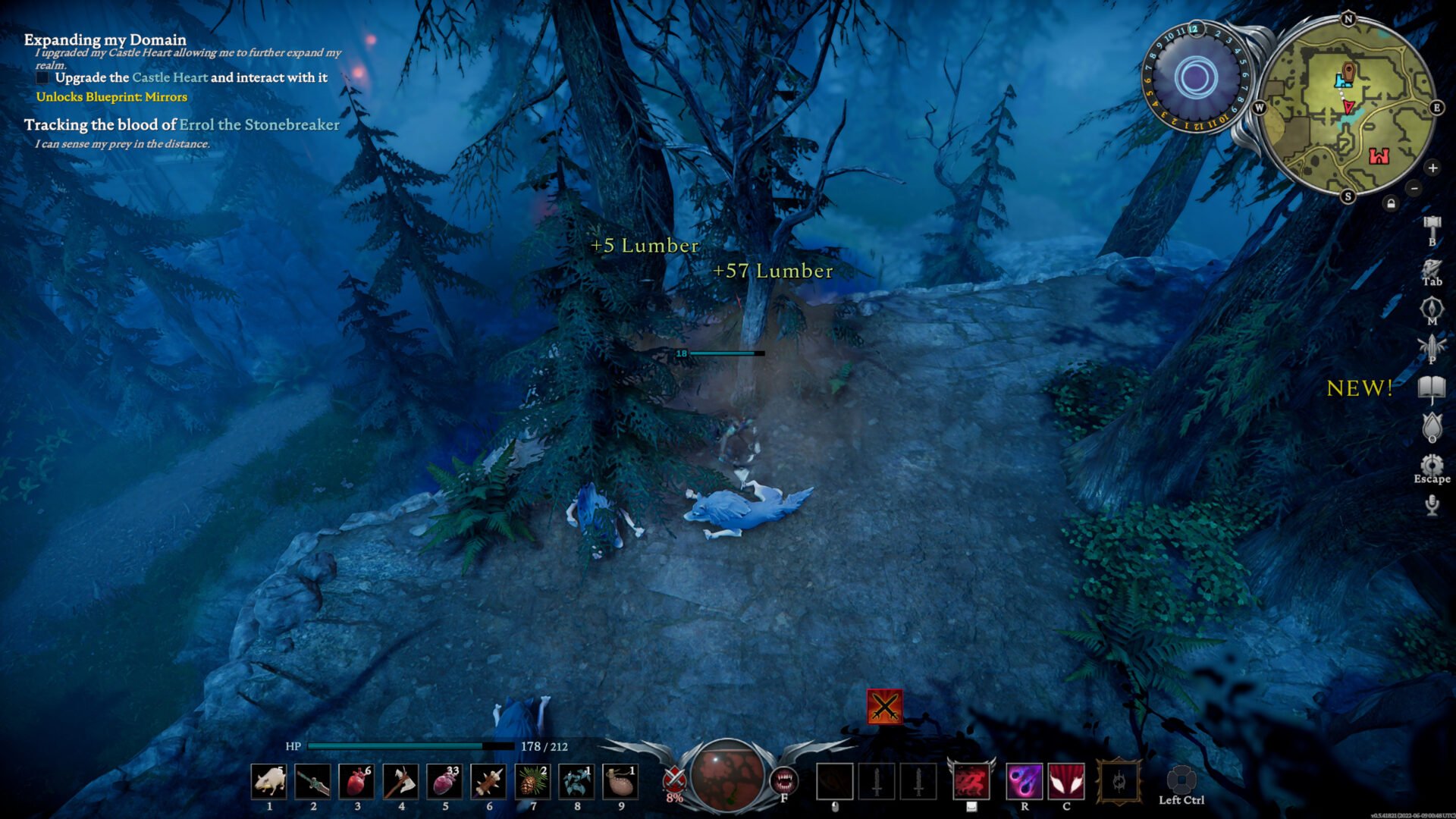Equip the spiked bone mace slot
Viewport: 1456px width, 819px height.
pyautogui.click(x=489, y=782)
